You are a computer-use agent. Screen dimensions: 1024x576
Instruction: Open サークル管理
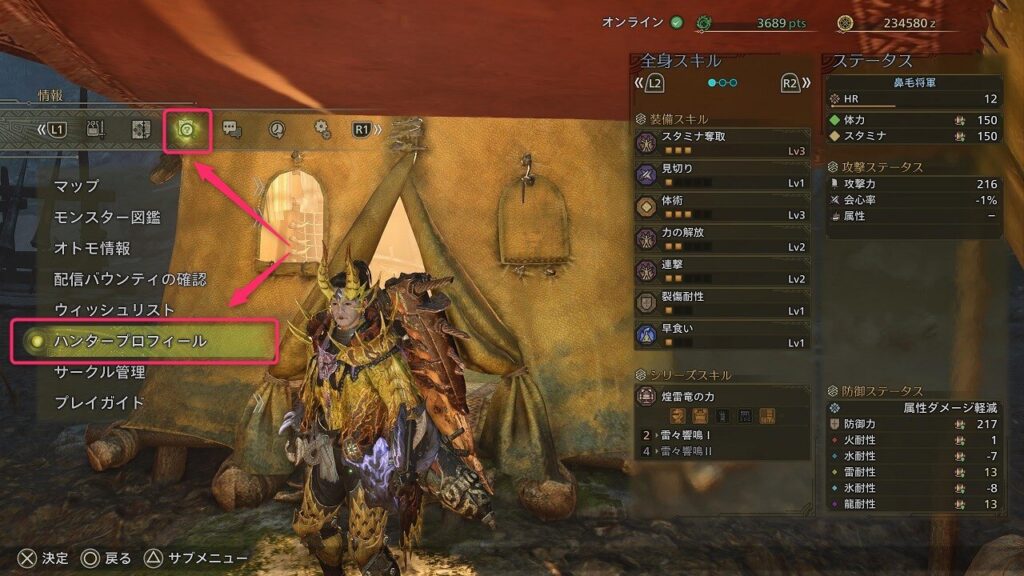point(99,372)
